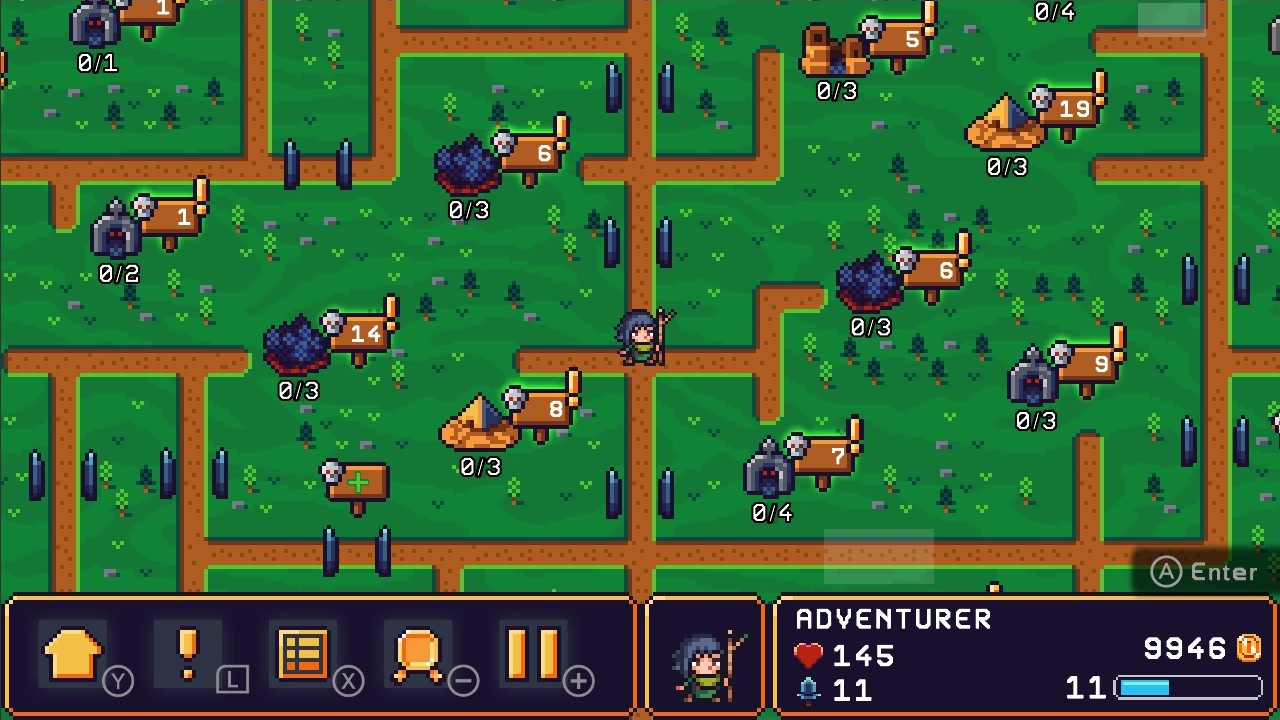The height and width of the screenshot is (720, 1280).
Task: Click the golden medal achievements icon
Action: [x=417, y=655]
